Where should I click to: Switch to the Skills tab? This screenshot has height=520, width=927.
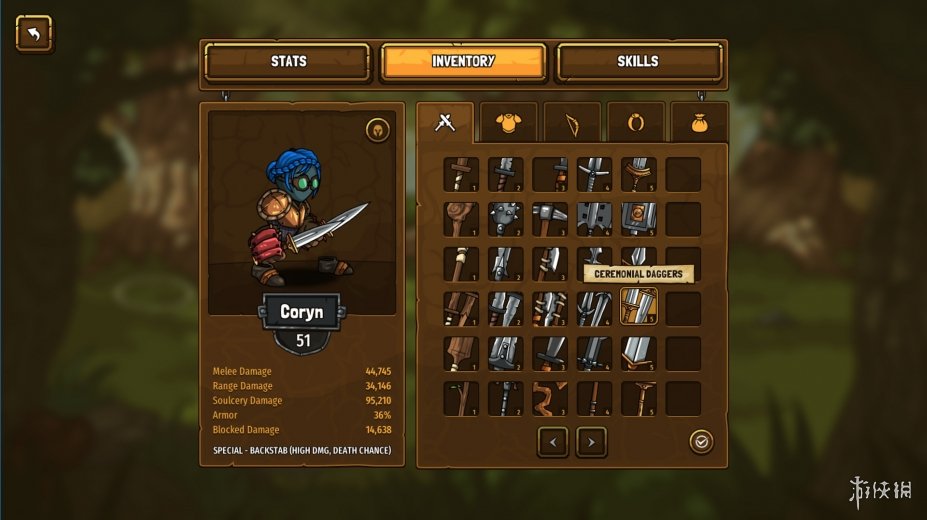click(x=638, y=62)
